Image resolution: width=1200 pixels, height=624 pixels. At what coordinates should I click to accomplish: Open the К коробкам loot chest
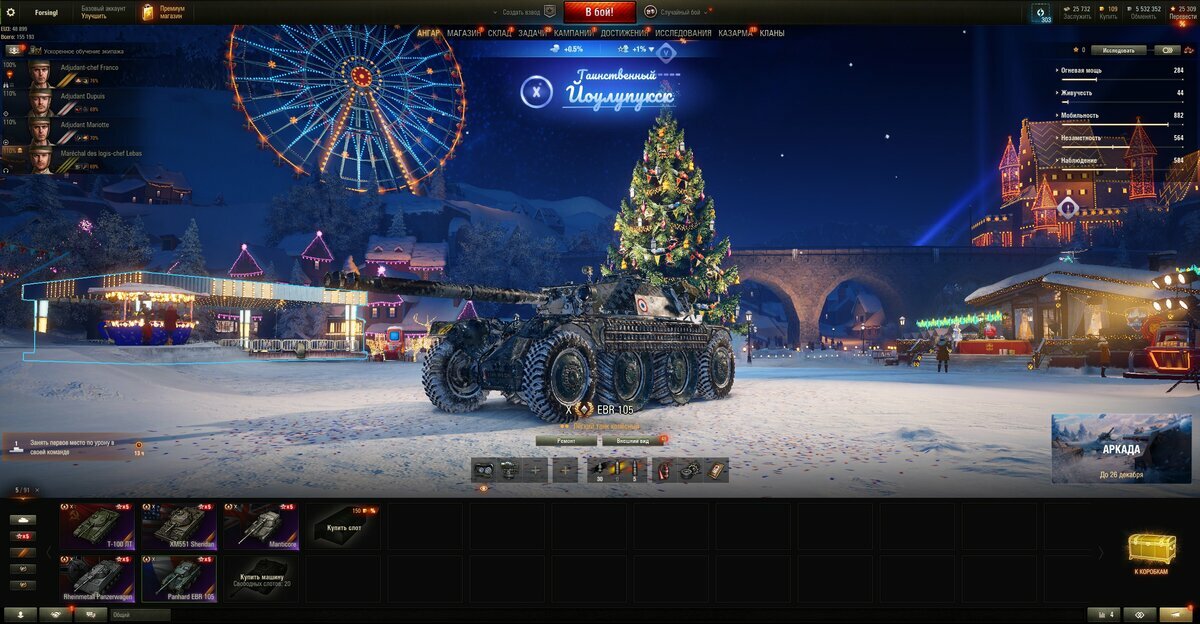point(1151,552)
